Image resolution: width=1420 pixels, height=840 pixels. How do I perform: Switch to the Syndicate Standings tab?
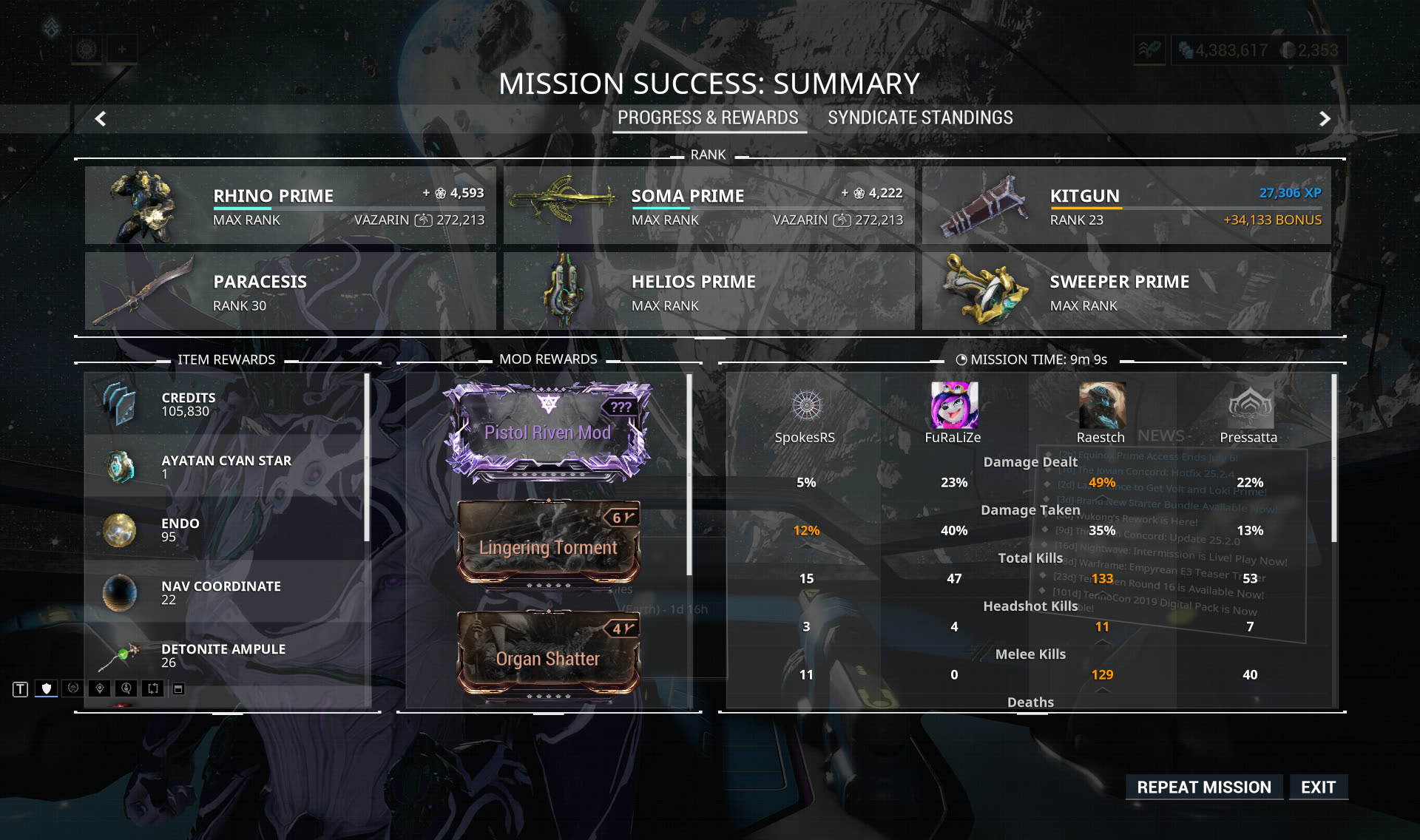(x=920, y=118)
